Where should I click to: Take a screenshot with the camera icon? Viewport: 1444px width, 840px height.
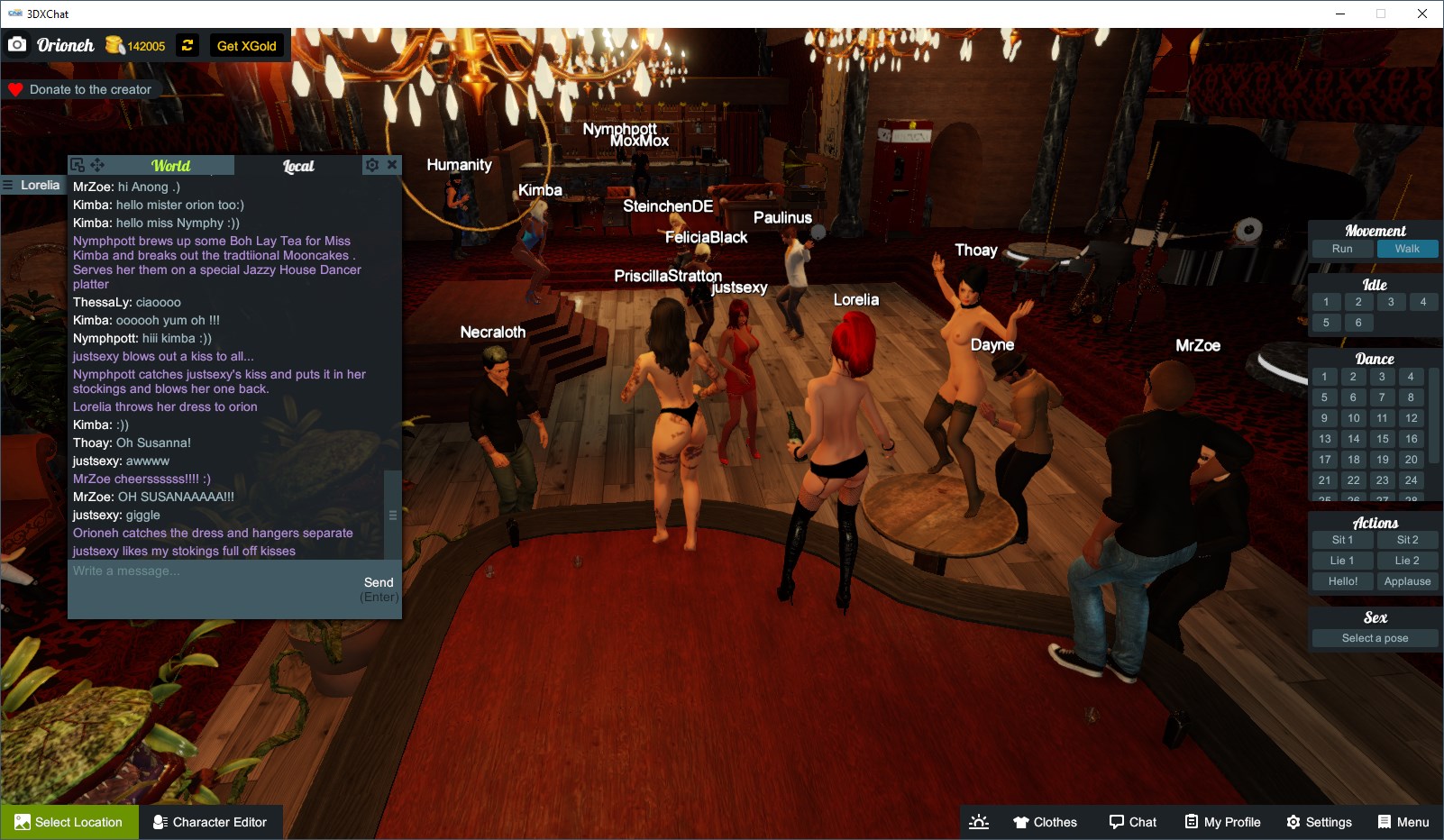[17, 43]
